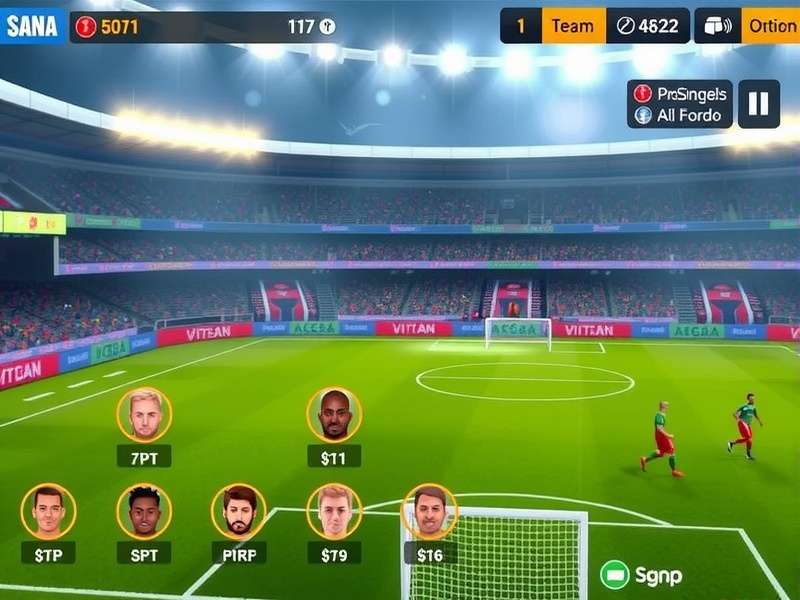Open the Team tab
Viewport: 800px width, 600px height.
pos(573,26)
